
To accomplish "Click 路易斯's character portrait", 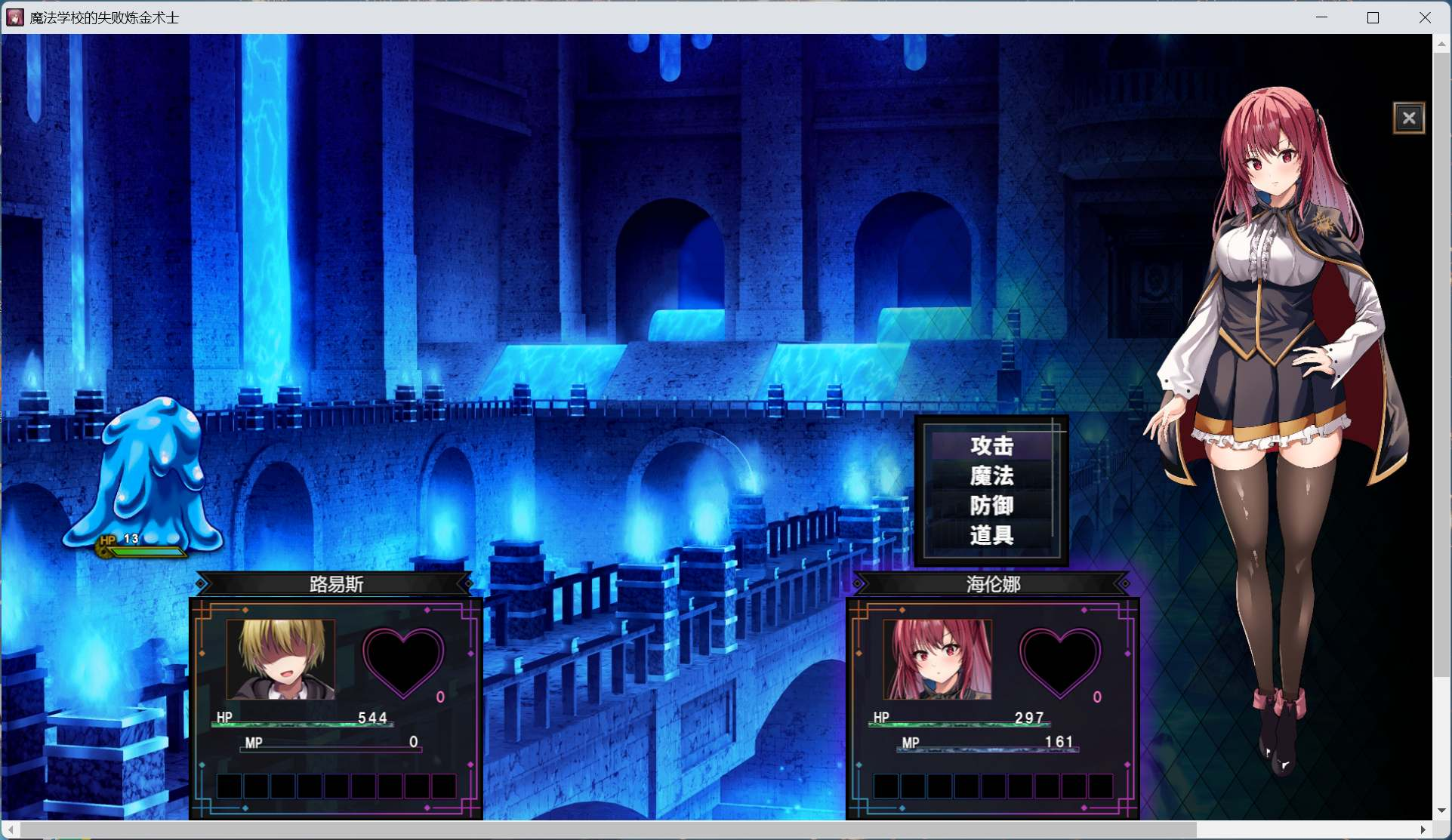I will point(279,660).
